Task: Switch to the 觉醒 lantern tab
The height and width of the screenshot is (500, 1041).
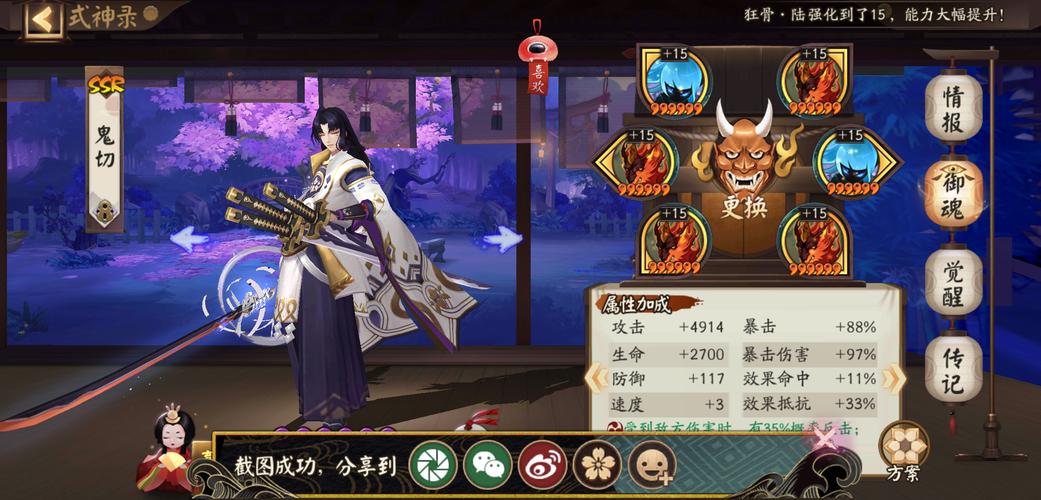Action: point(952,280)
